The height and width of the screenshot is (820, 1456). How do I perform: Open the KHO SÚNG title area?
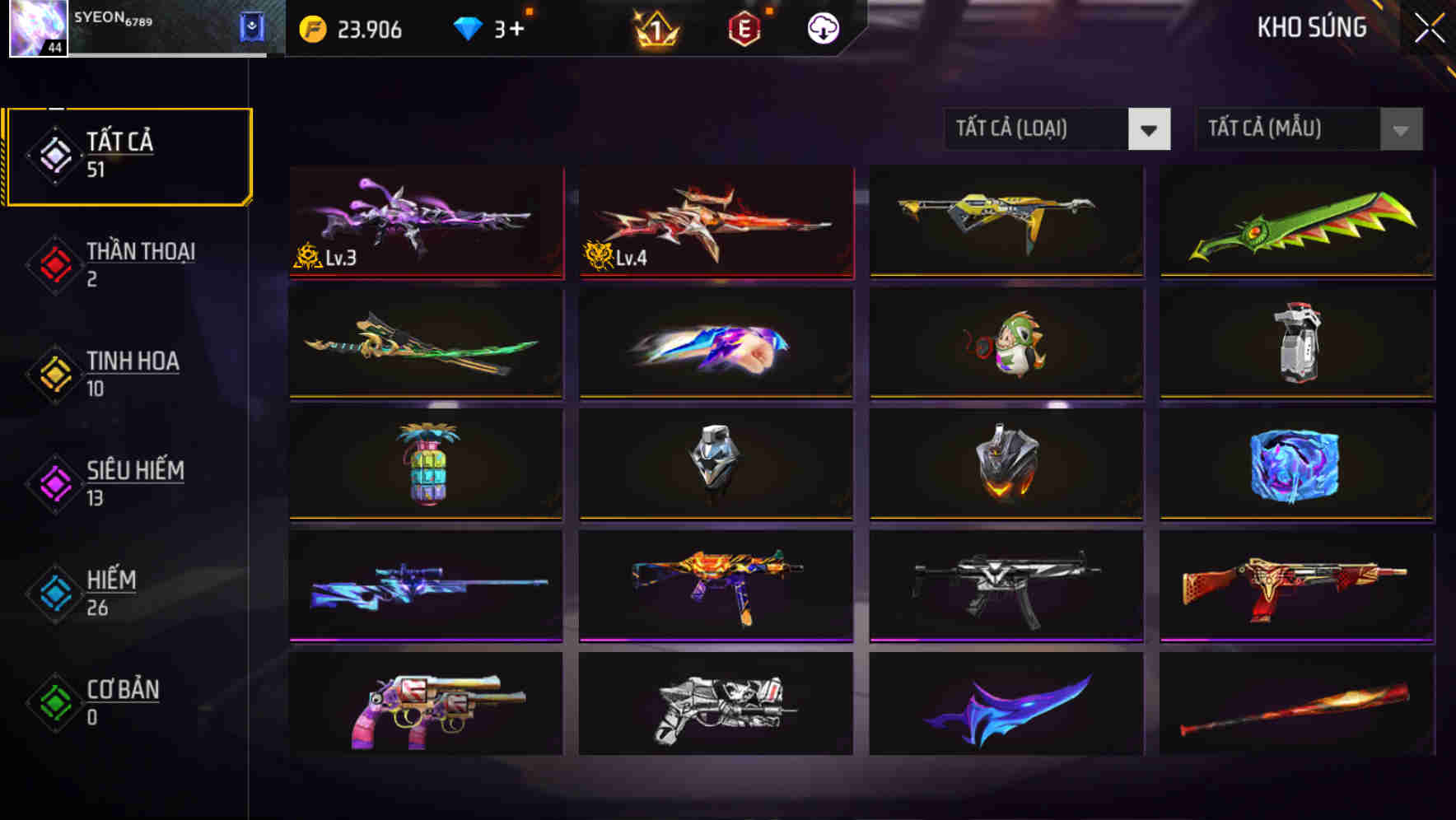coord(1311,27)
